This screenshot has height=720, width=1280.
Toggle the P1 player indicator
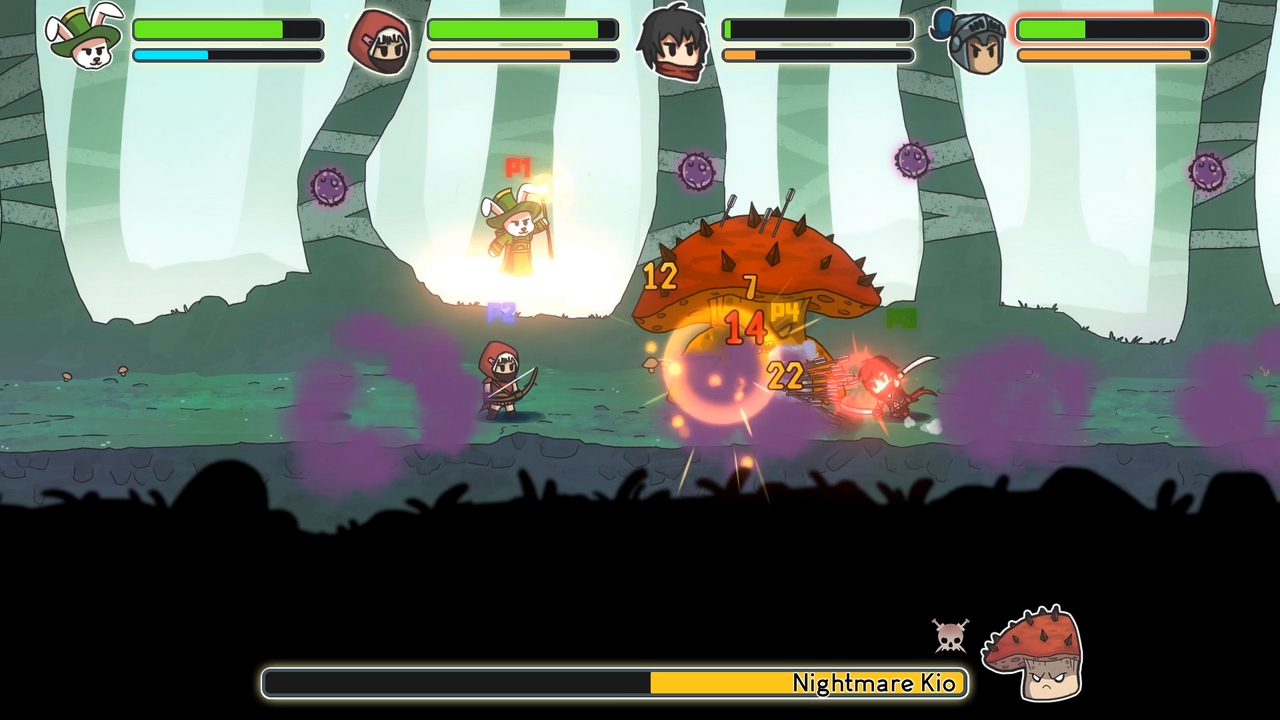516,166
